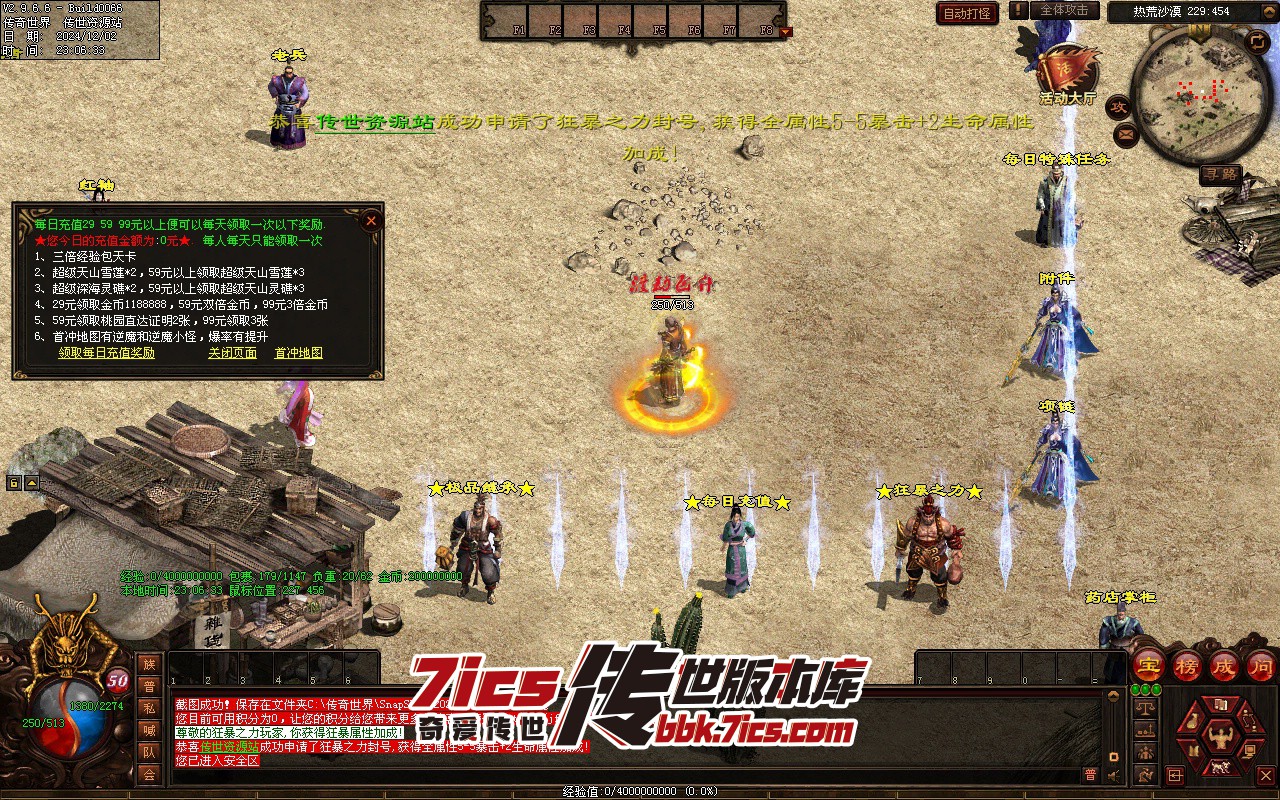Open the 首冲地图 first-recharge map link
This screenshot has height=800, width=1280.
pyautogui.click(x=299, y=353)
